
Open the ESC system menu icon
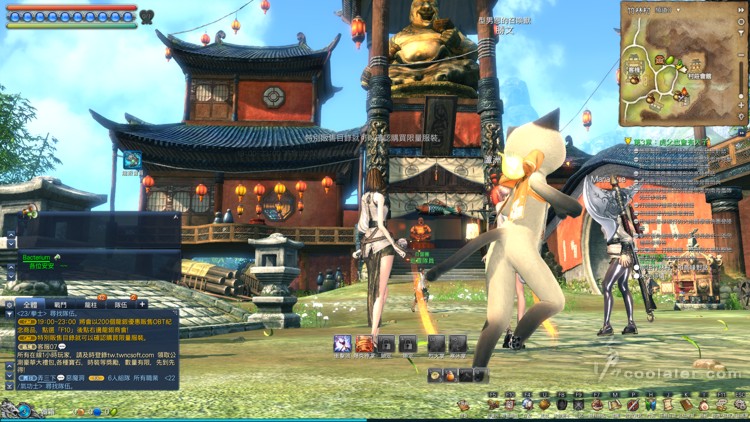[738, 405]
